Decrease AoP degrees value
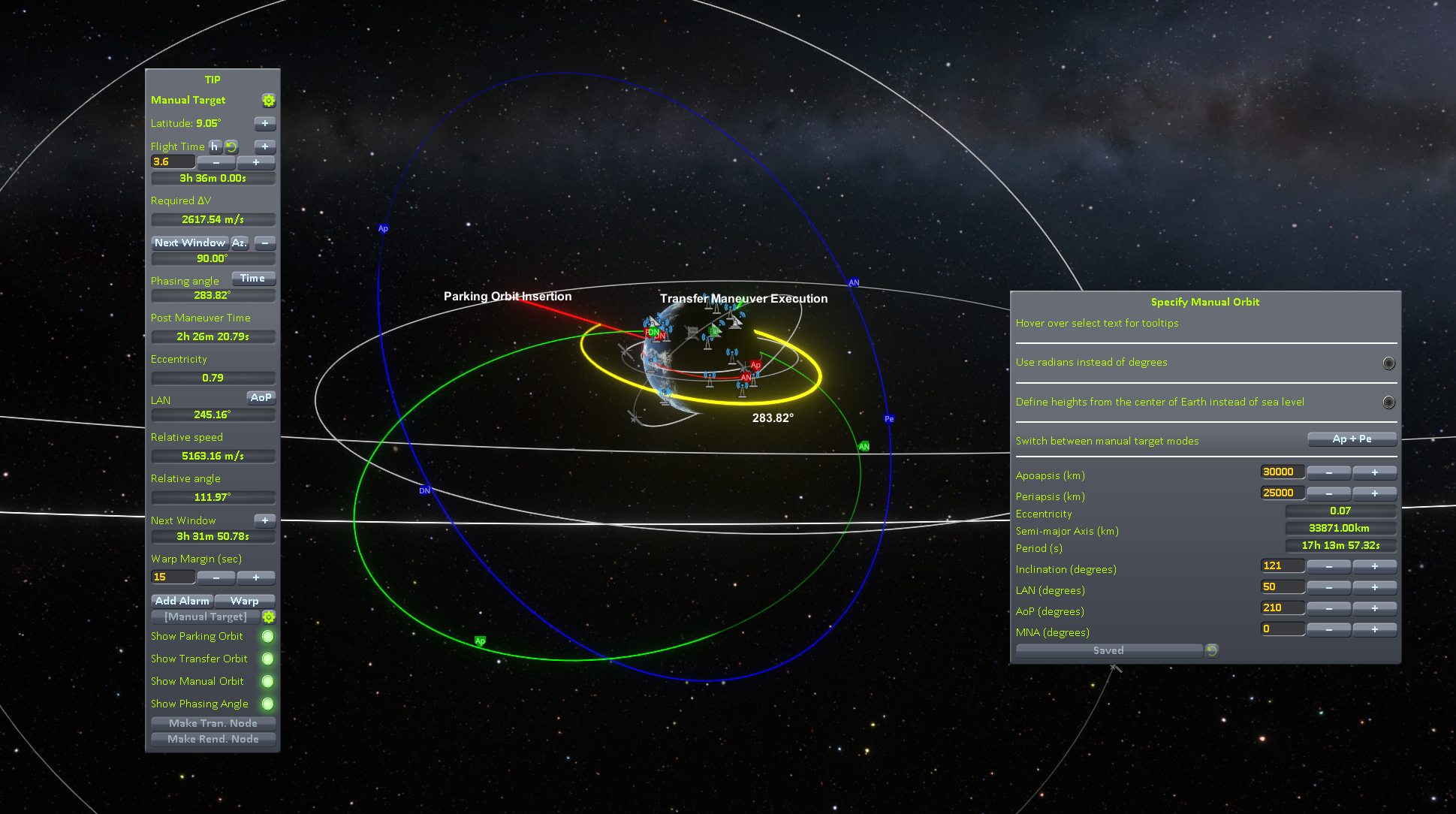1456x814 pixels. [1328, 608]
